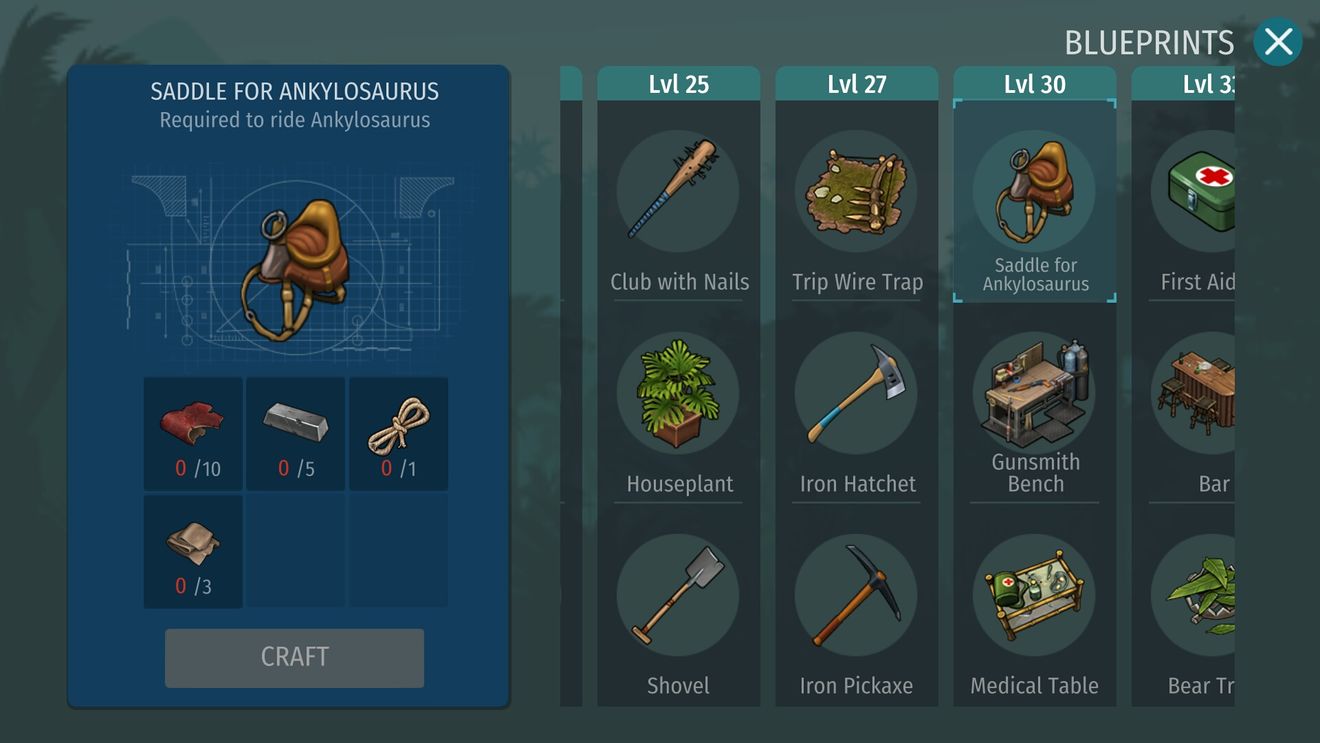The width and height of the screenshot is (1320, 743).
Task: Select the Saddle for Ankylosaurus blueprint tile
Action: (1034, 200)
